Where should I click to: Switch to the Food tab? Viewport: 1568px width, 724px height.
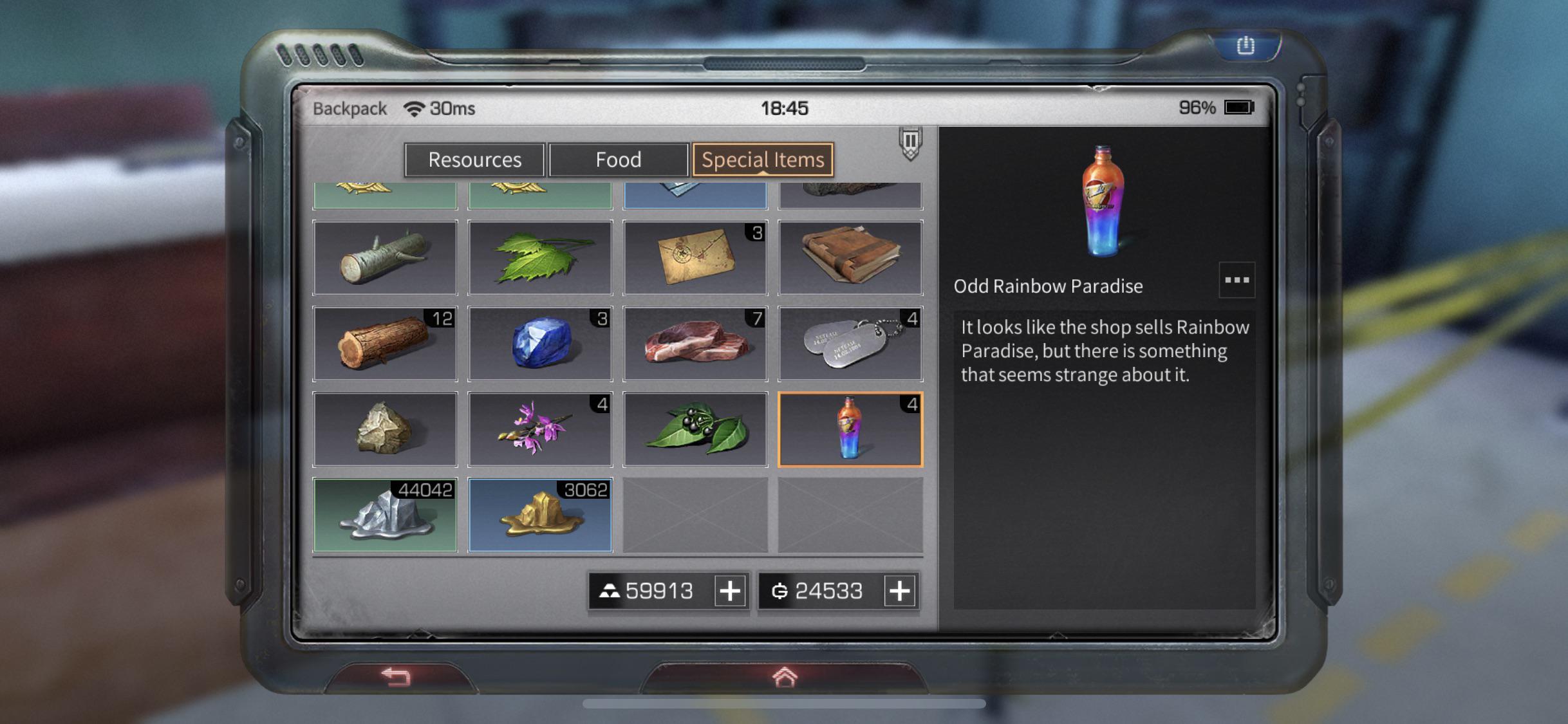click(619, 160)
